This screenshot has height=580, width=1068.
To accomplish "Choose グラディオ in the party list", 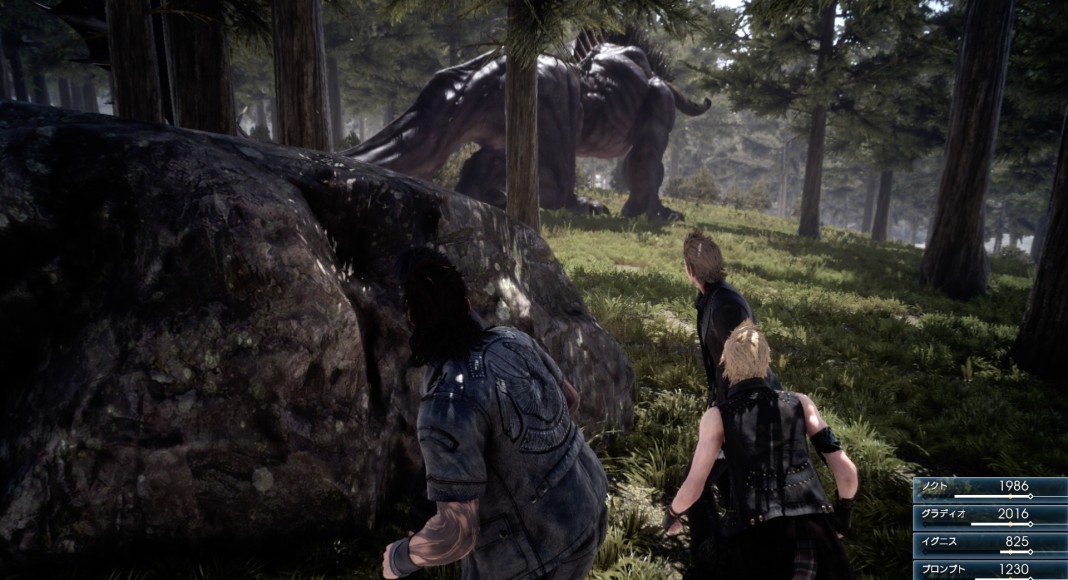I will 989,515.
